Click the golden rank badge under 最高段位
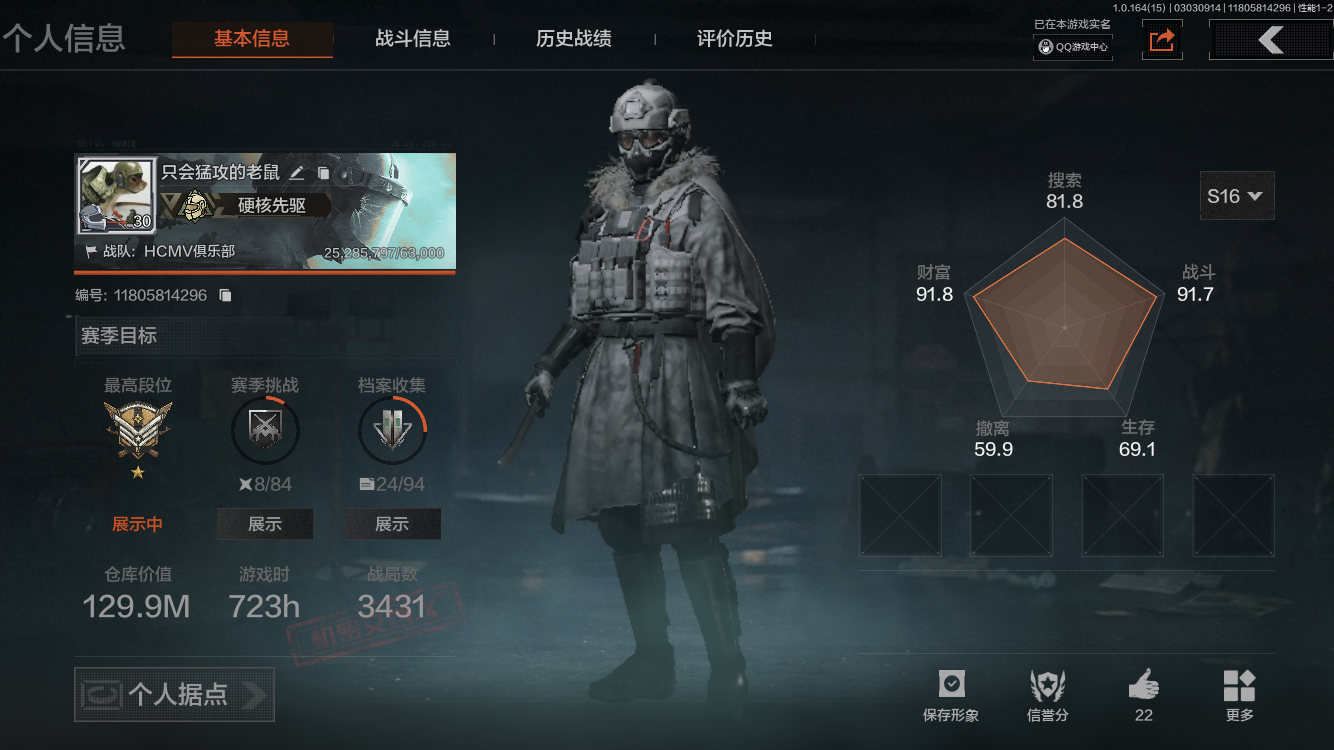1334x750 pixels. tap(138, 430)
